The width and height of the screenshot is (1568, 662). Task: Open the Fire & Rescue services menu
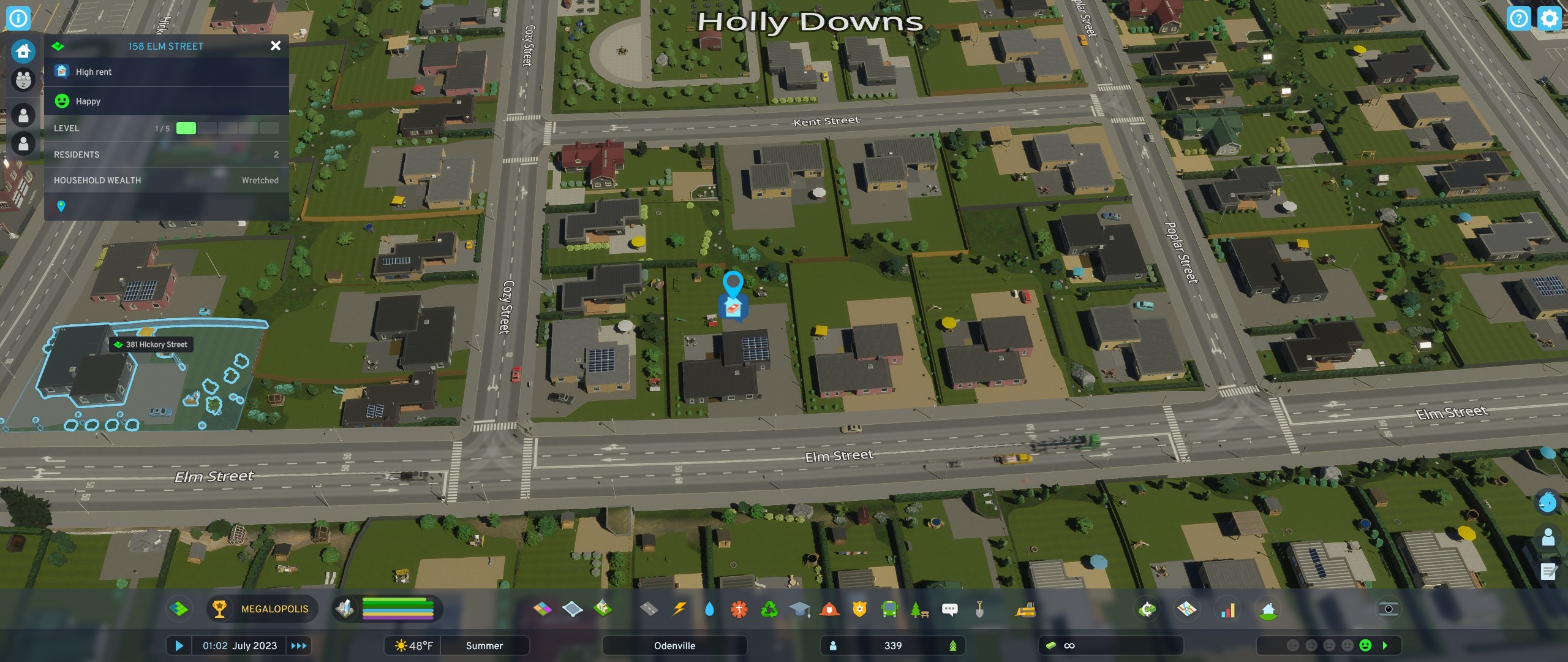[830, 609]
